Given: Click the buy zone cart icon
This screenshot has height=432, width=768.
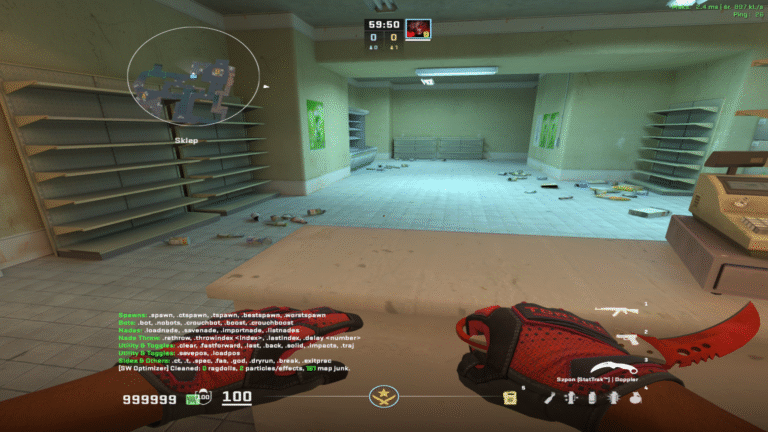Looking at the screenshot, I should [x=191, y=399].
